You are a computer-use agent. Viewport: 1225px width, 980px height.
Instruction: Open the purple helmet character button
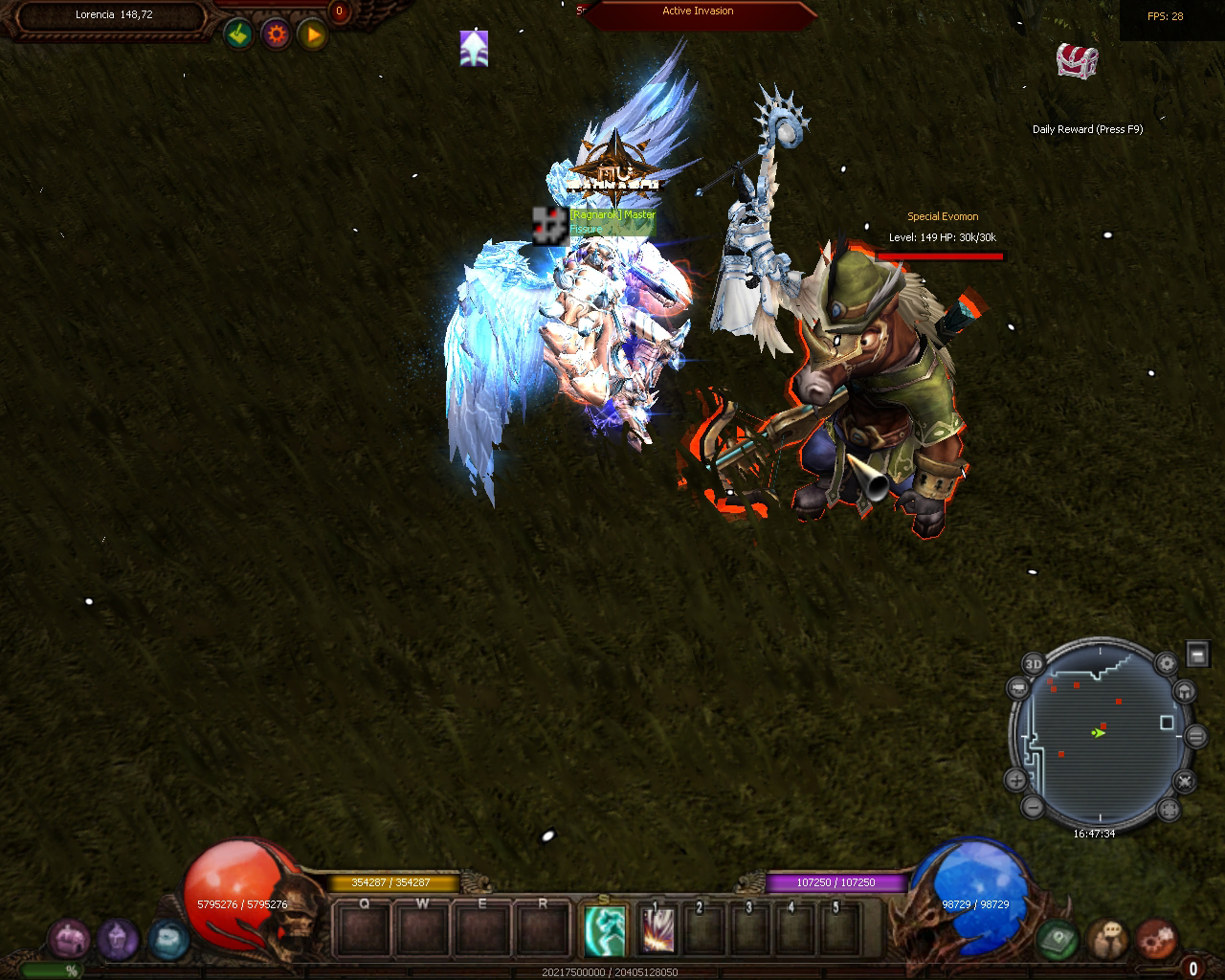pos(118,939)
